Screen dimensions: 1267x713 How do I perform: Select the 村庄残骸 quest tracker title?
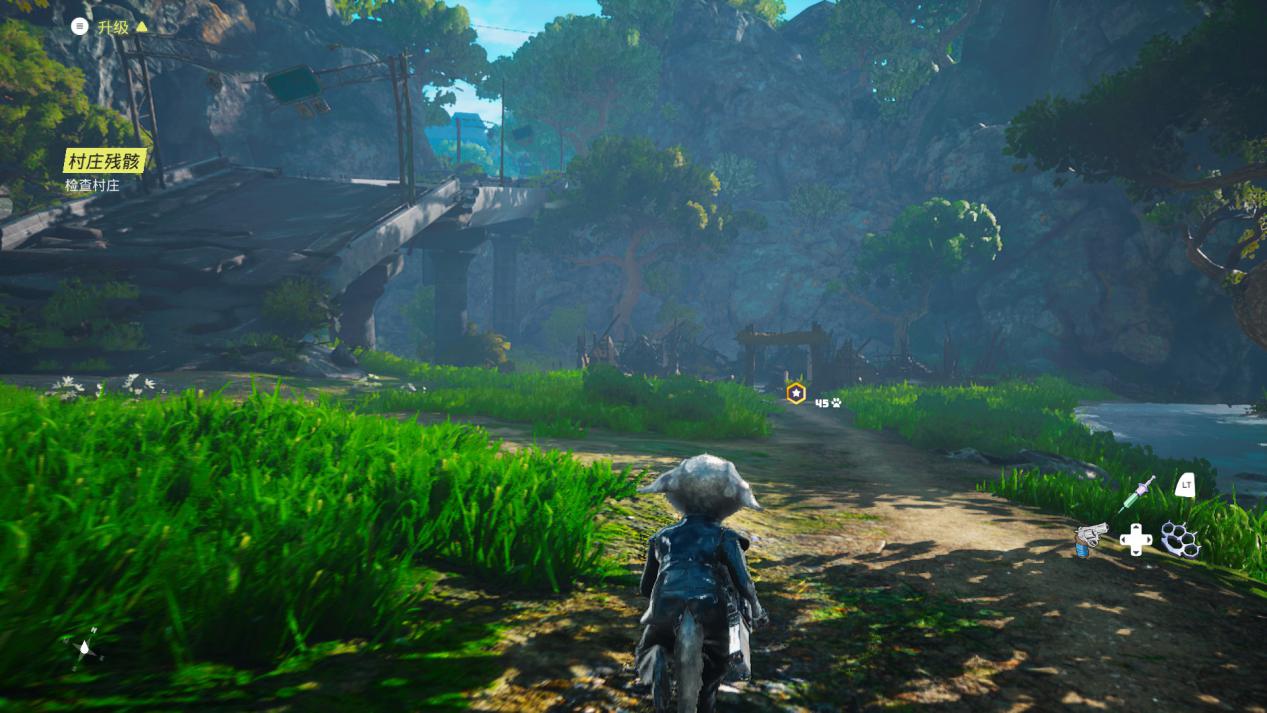(104, 161)
